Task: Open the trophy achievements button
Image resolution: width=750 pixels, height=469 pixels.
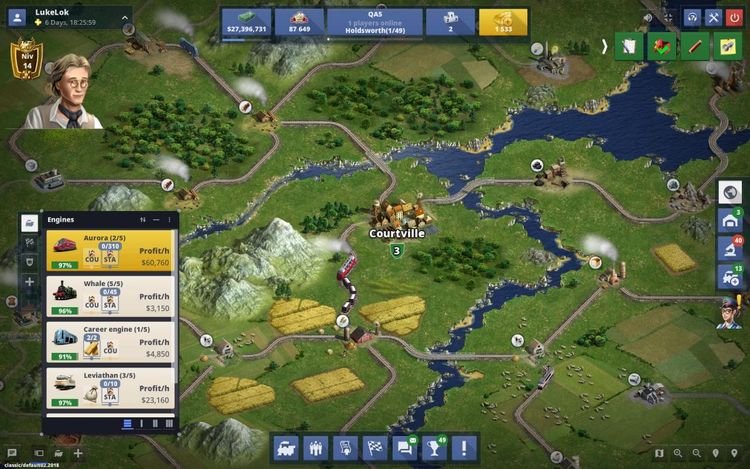Action: [x=434, y=447]
